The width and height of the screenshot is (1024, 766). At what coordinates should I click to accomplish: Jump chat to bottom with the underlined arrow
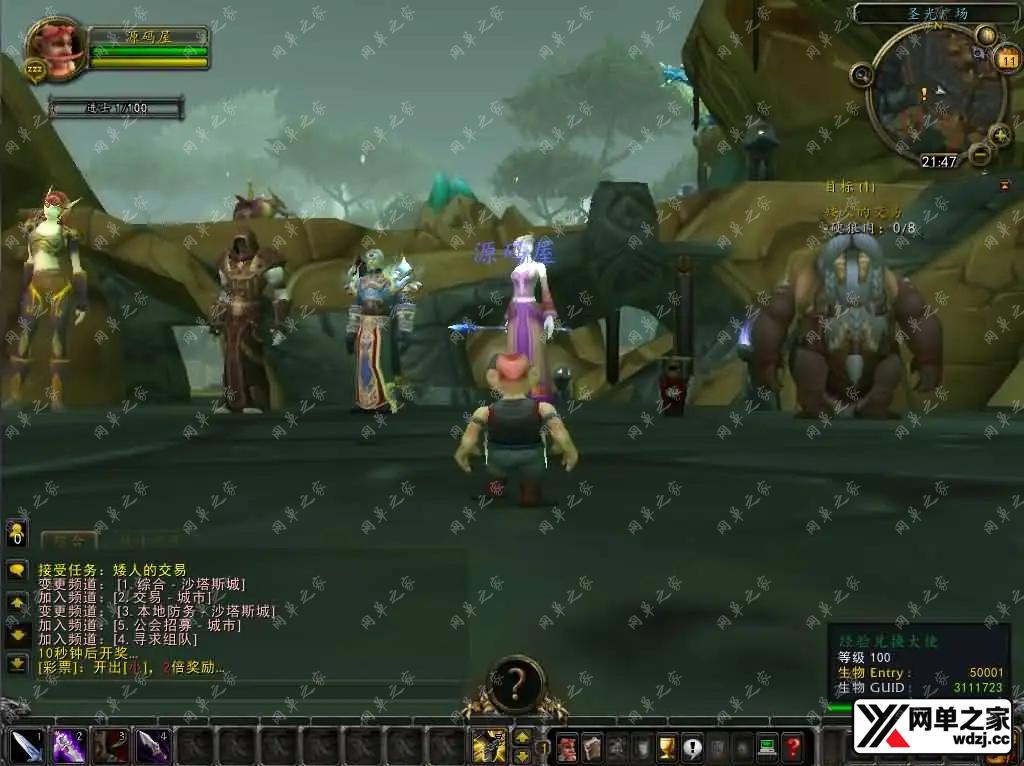pyautogui.click(x=17, y=662)
